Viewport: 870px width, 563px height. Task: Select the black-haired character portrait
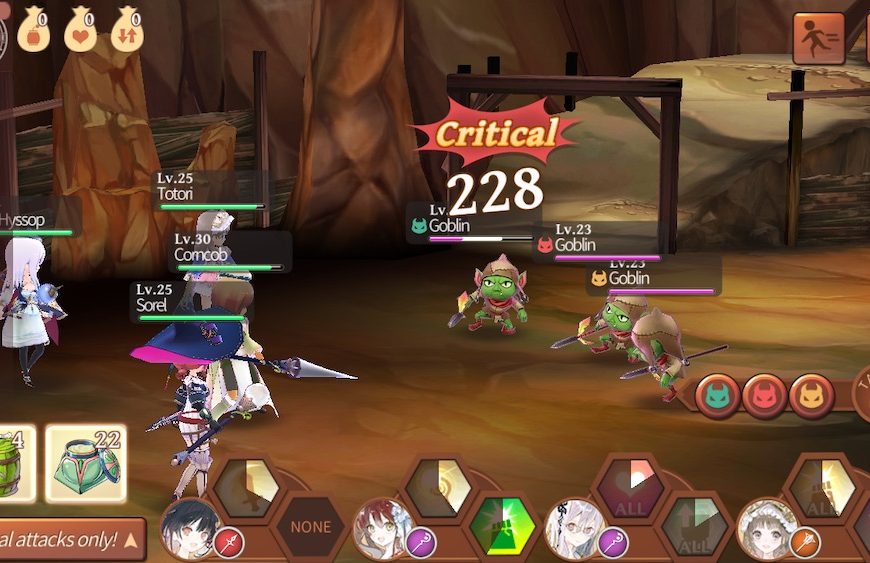pyautogui.click(x=185, y=526)
